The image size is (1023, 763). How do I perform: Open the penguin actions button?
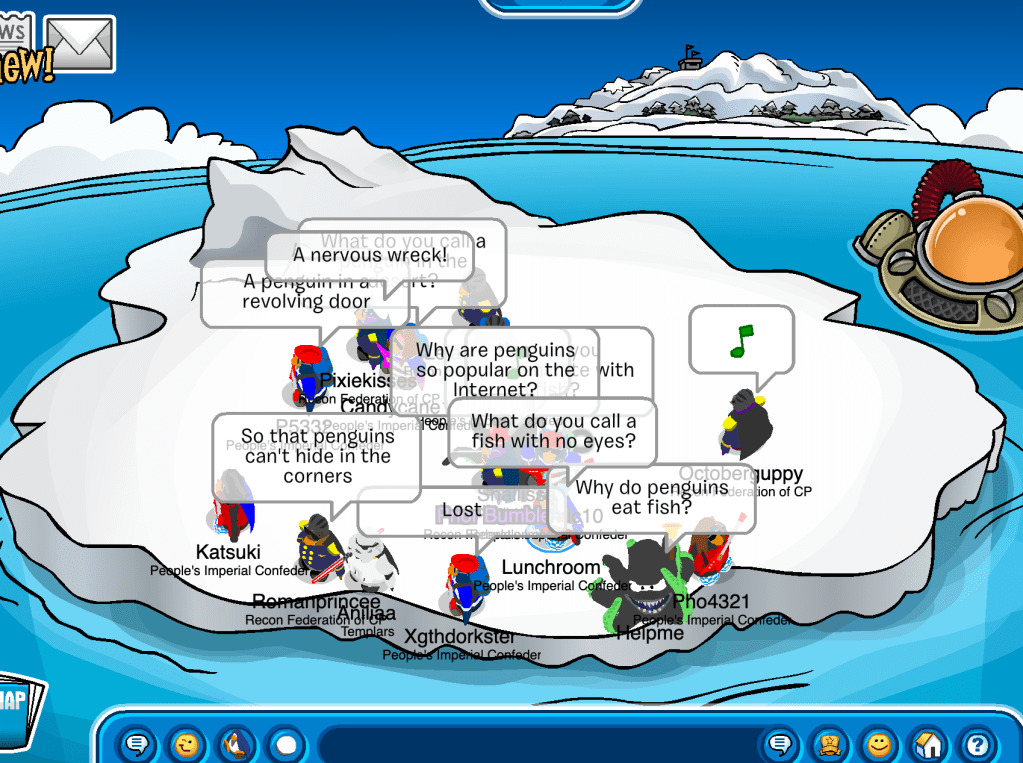pos(236,745)
